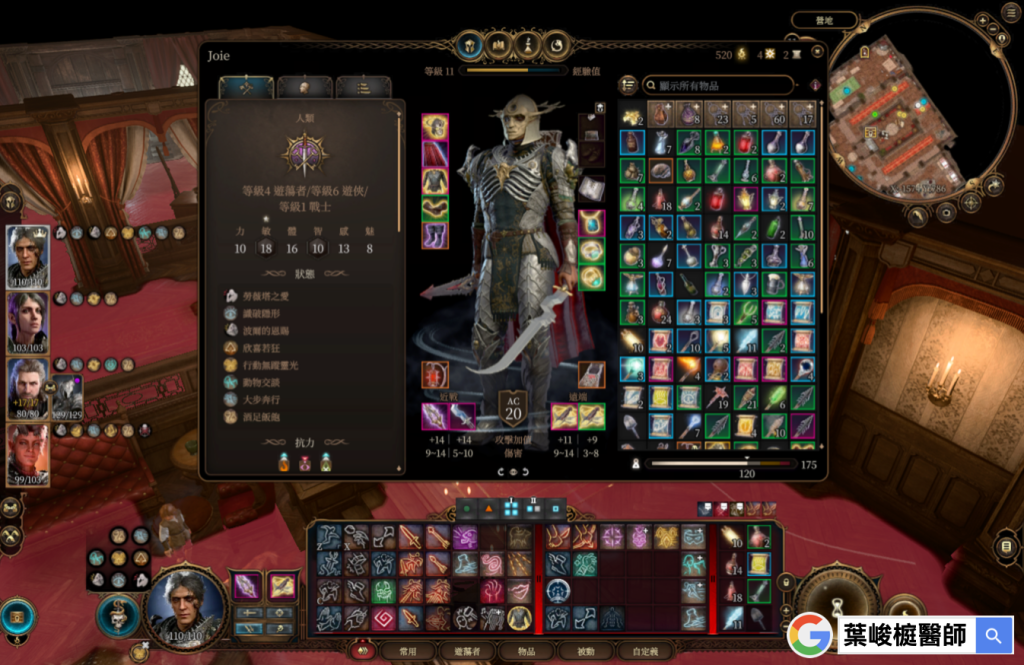The width and height of the screenshot is (1024, 665).
Task: Switch to the 常用 hotbar tab
Action: tap(407, 650)
